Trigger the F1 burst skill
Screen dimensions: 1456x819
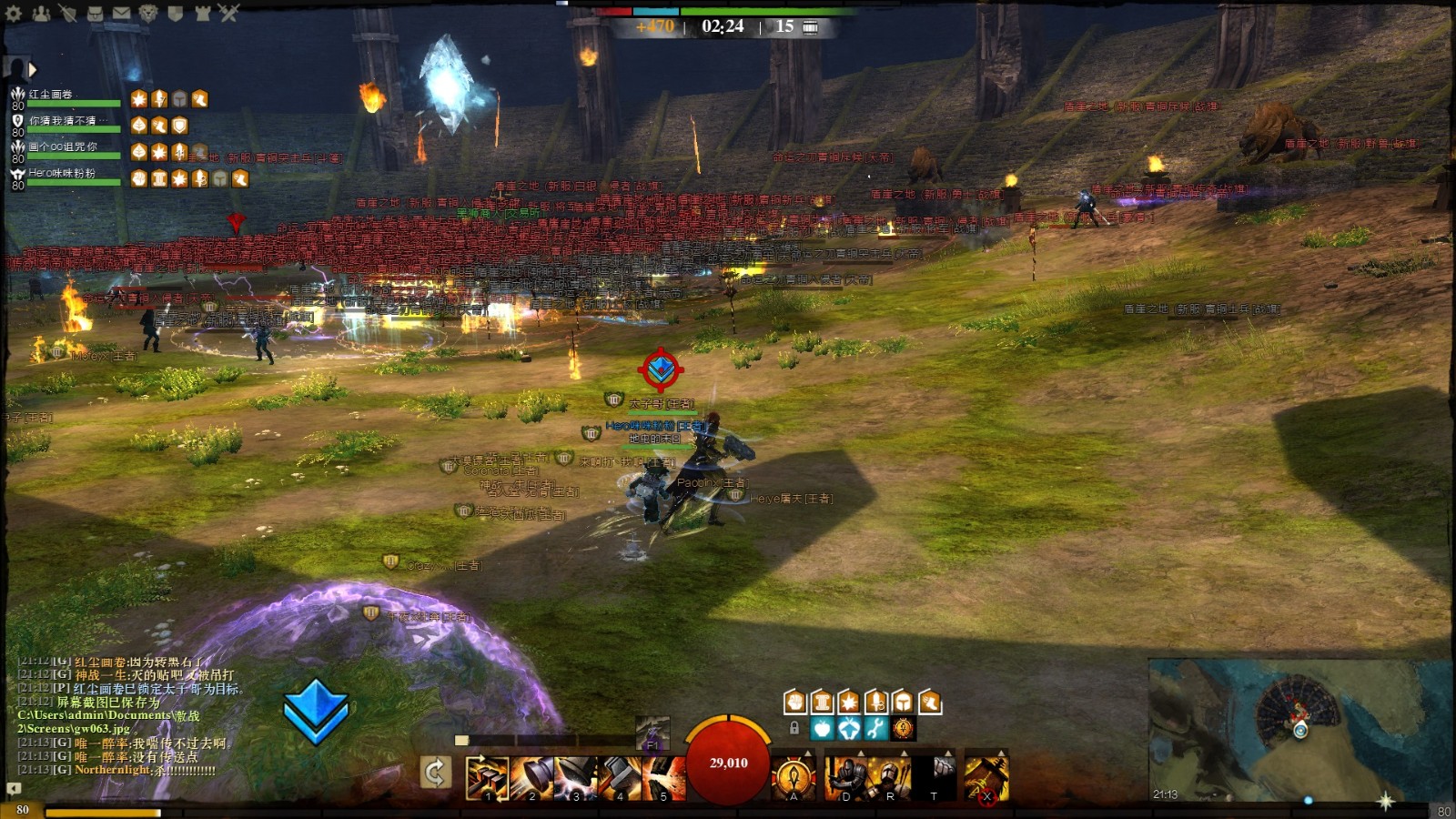[x=652, y=733]
